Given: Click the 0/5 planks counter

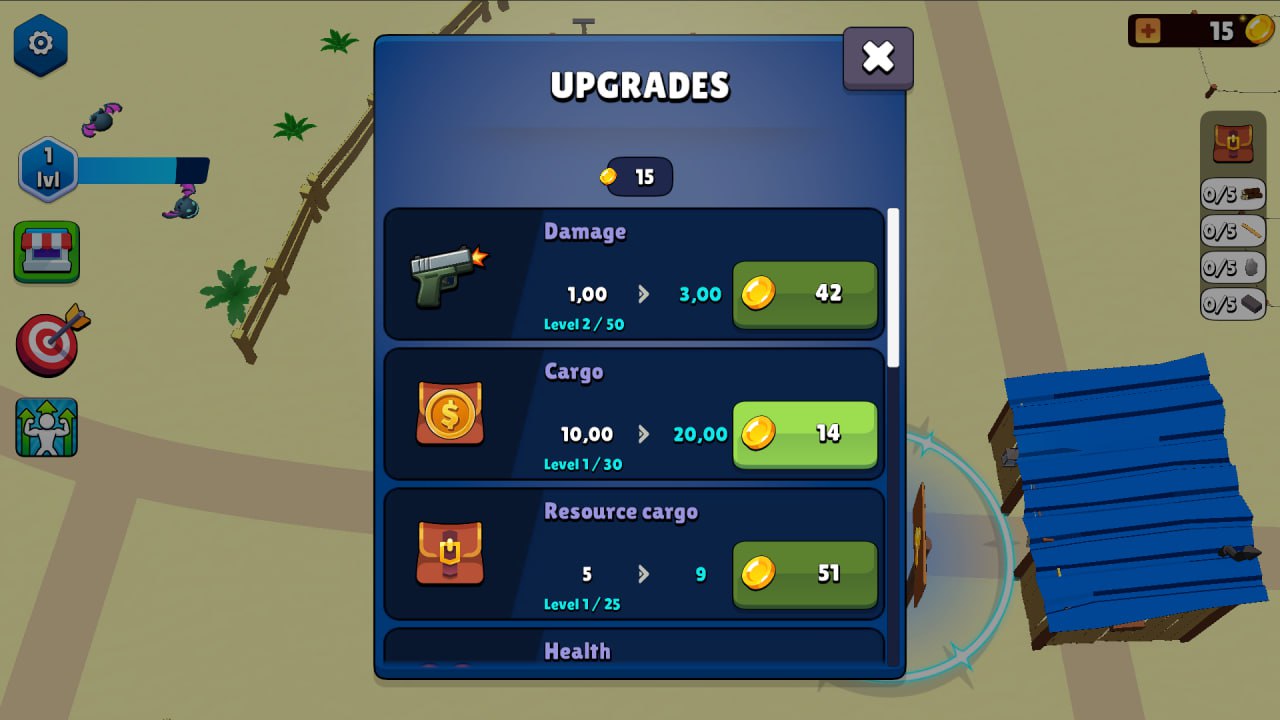Looking at the screenshot, I should point(1233,231).
